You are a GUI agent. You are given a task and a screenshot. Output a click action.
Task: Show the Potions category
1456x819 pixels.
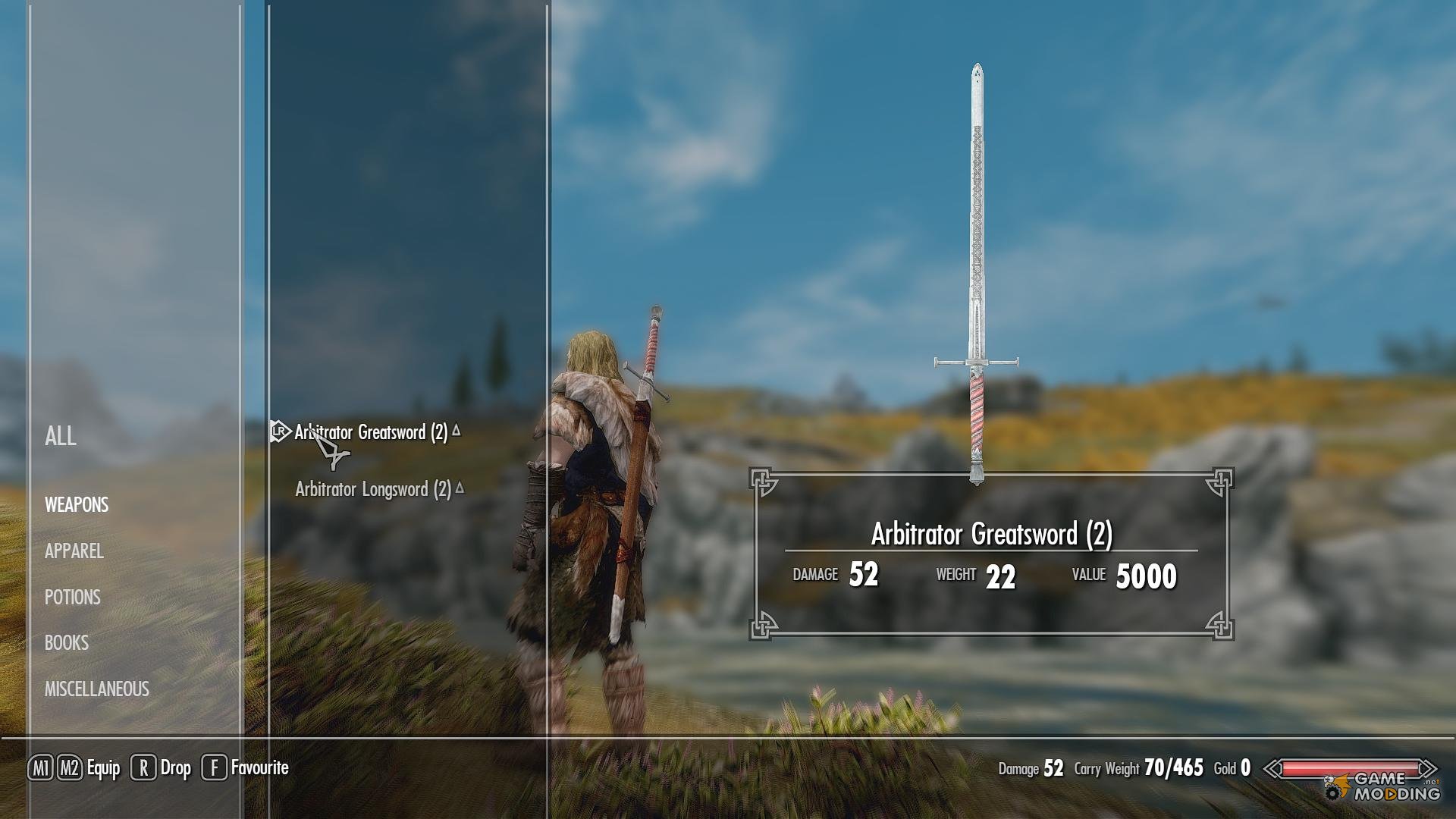(x=73, y=598)
